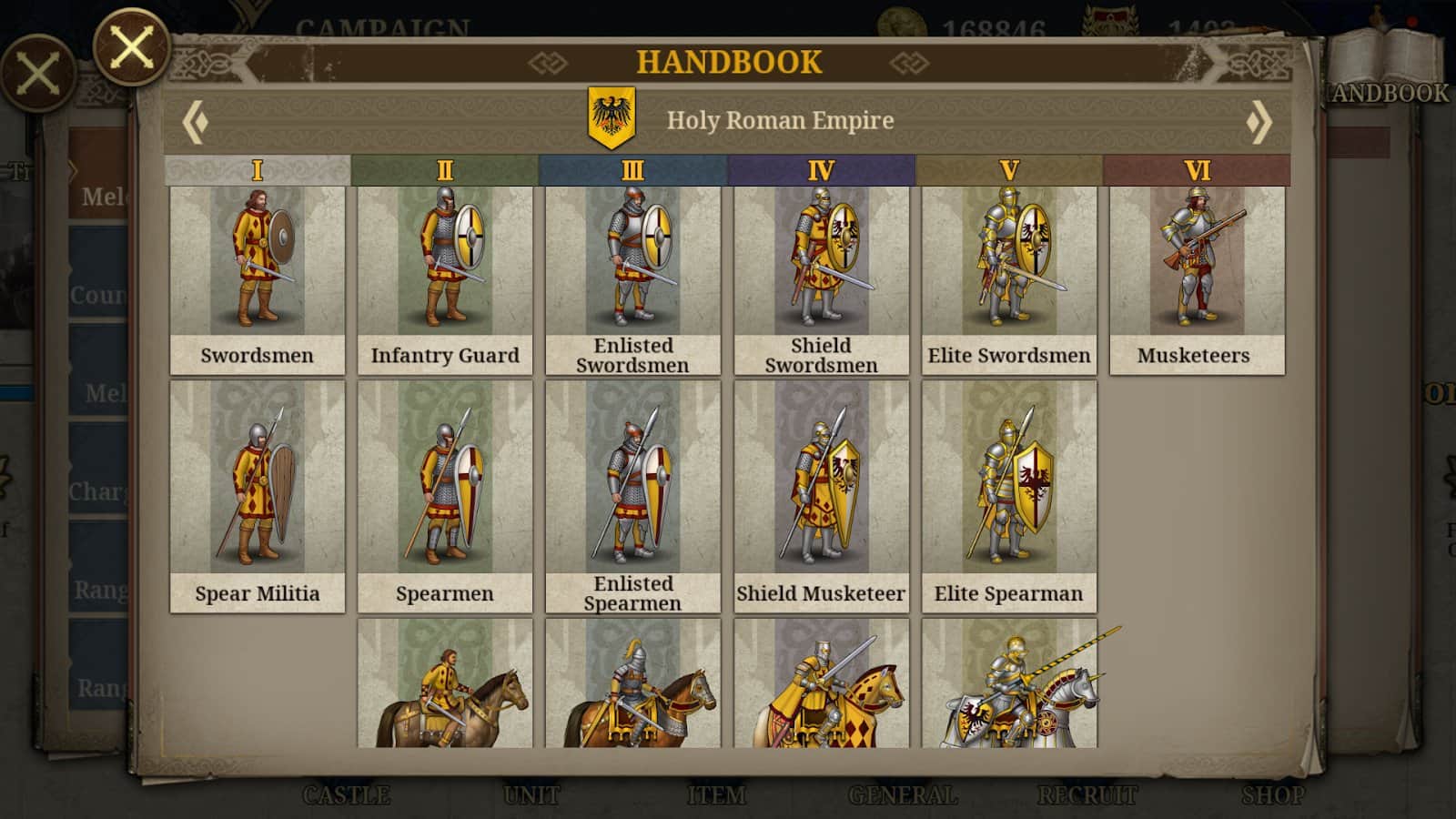The width and height of the screenshot is (1456, 819).
Task: Open the Musketeers unit card
Action: [x=1197, y=280]
